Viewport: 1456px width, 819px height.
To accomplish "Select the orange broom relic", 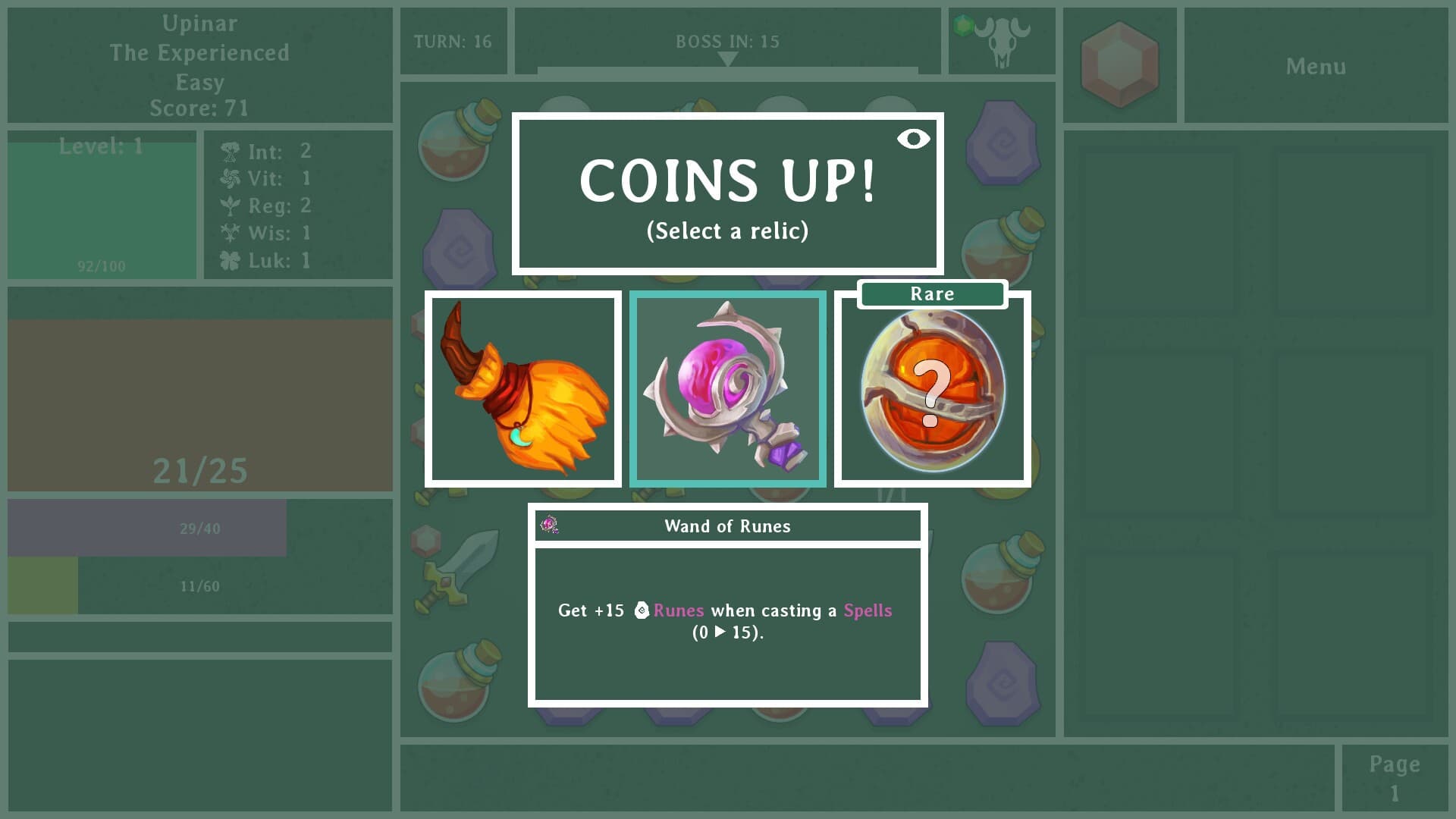I will [x=522, y=388].
